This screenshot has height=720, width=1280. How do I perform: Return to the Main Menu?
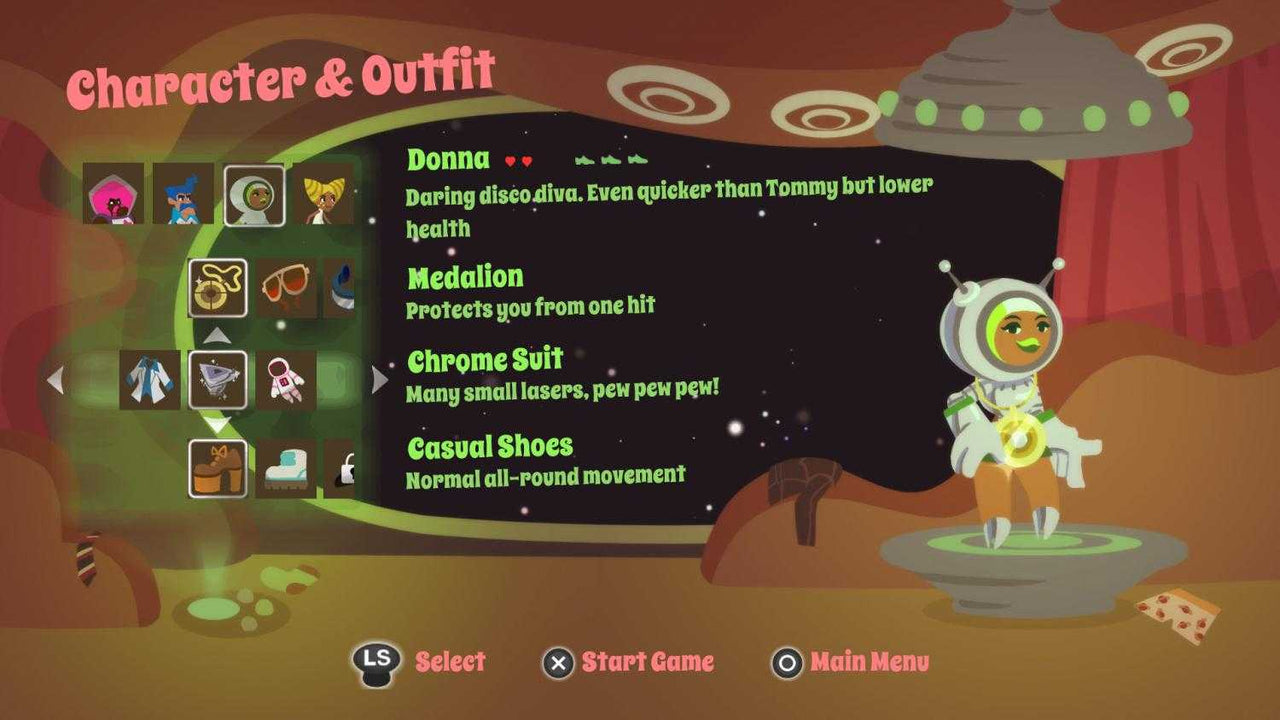click(856, 661)
